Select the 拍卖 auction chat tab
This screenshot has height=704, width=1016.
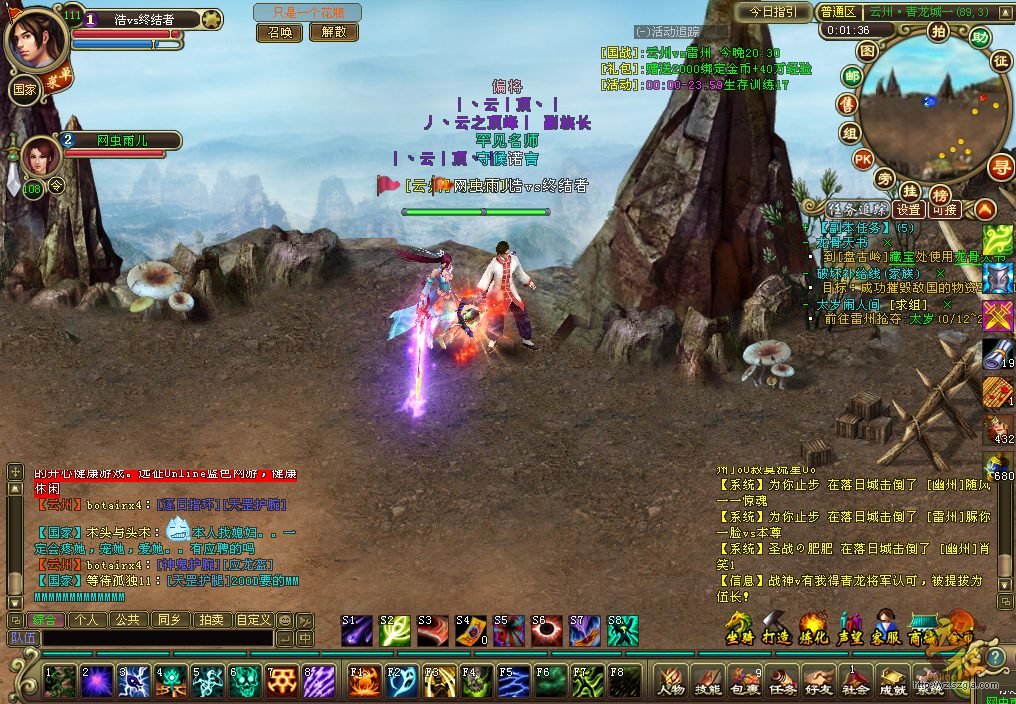[x=211, y=620]
